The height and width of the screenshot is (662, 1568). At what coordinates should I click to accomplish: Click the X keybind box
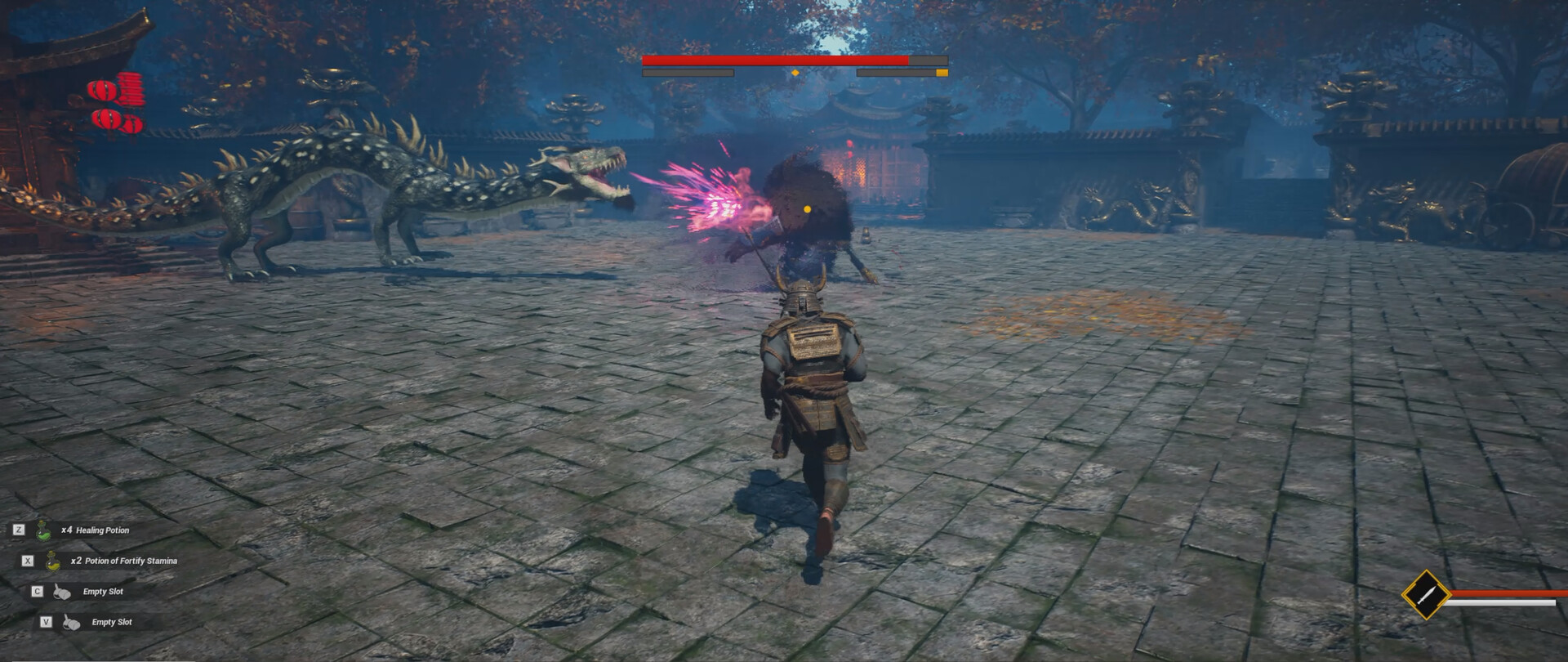click(29, 561)
